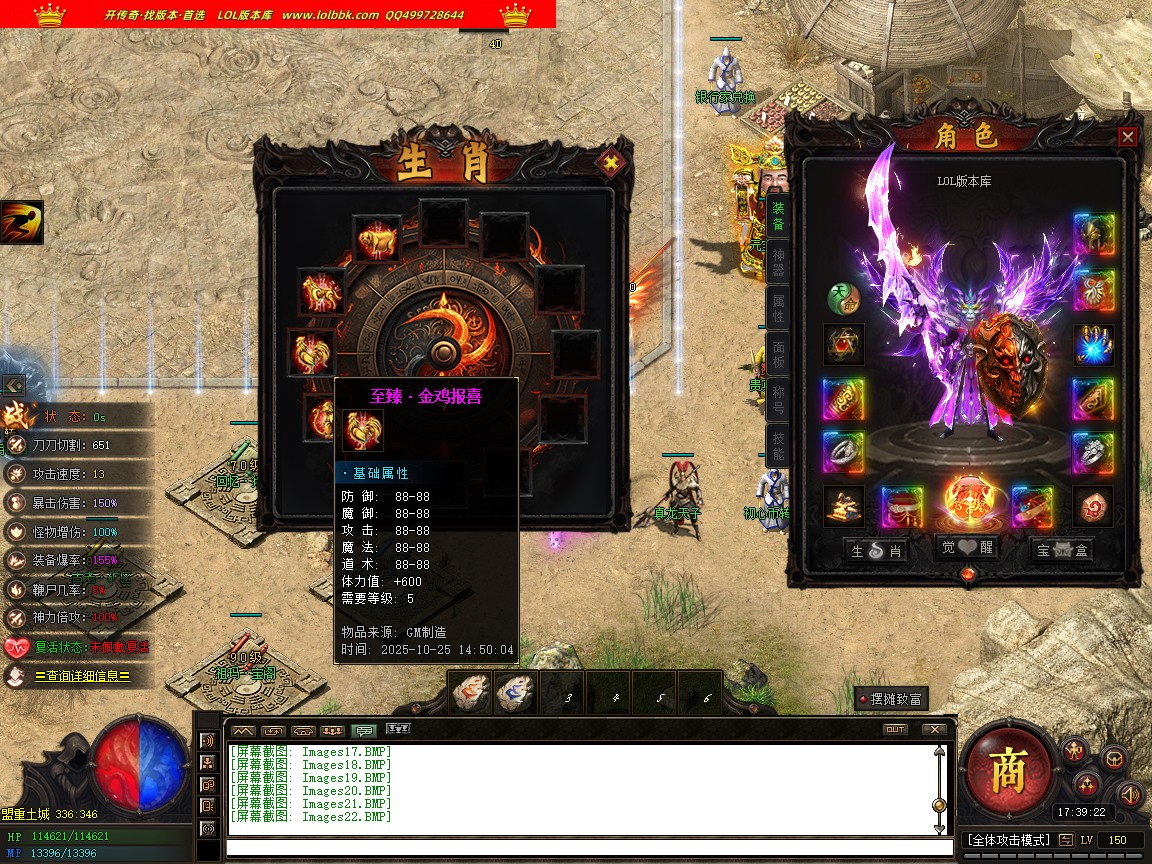Open the 觉醒 awakening button
The width and height of the screenshot is (1152, 864).
coord(967,548)
